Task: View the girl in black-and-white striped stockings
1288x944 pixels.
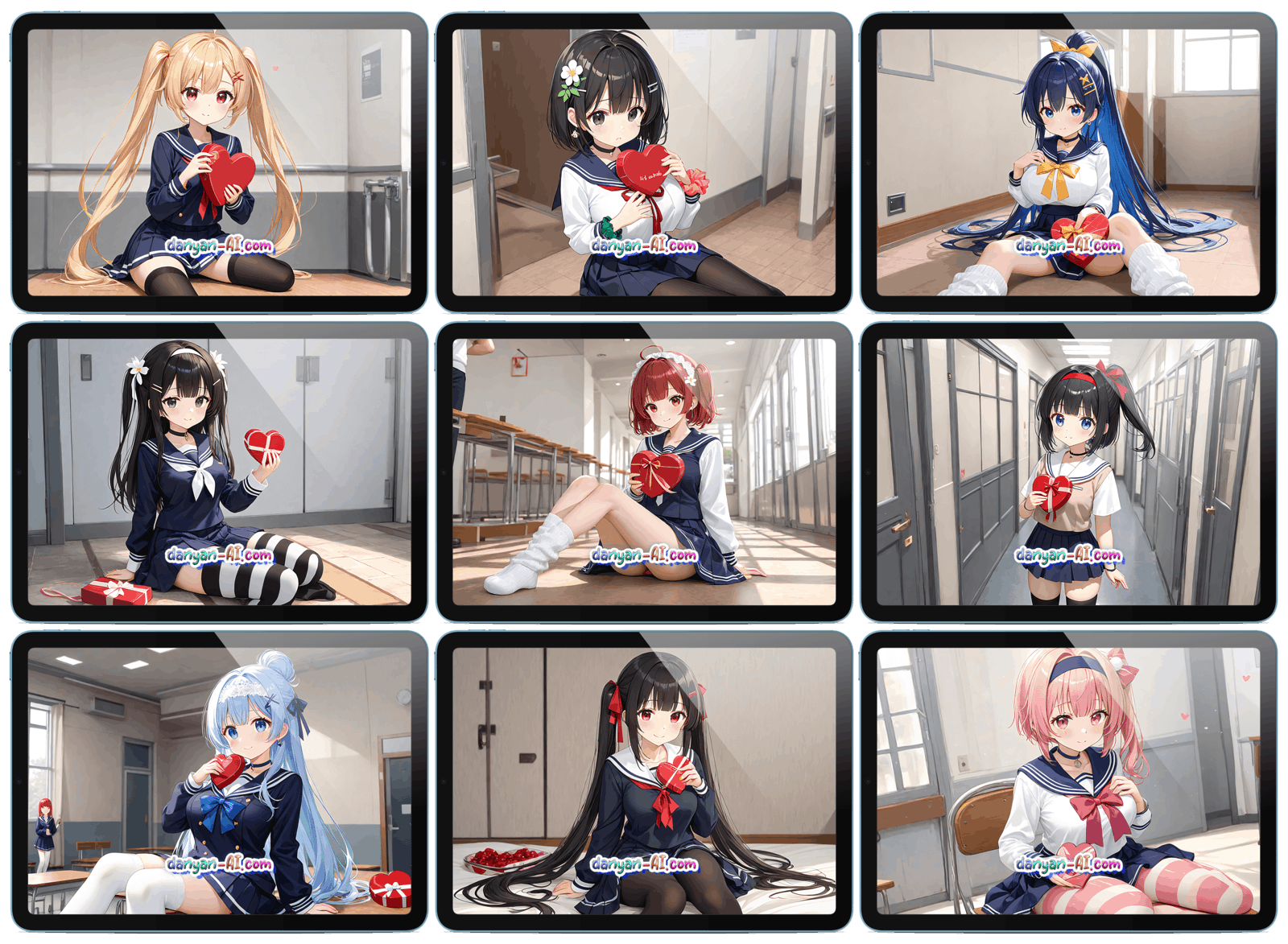Action: click(219, 472)
